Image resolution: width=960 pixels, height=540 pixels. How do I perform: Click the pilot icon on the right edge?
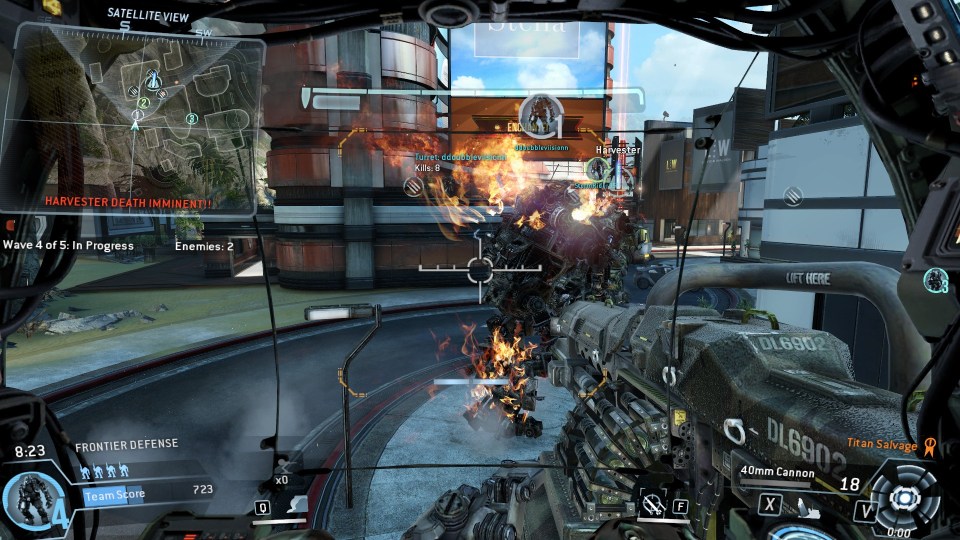(937, 279)
